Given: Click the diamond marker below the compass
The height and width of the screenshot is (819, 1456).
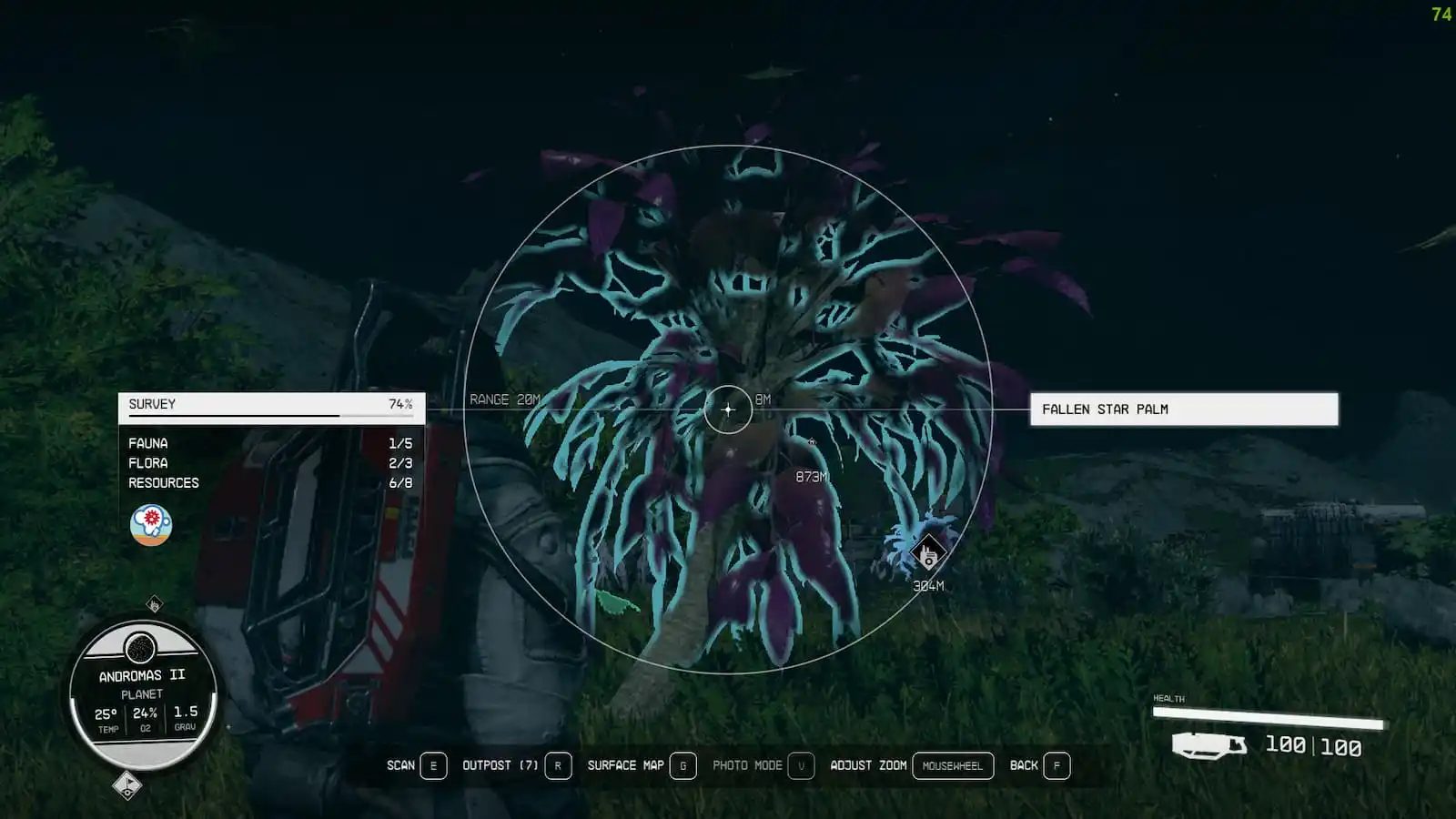Looking at the screenshot, I should pyautogui.click(x=127, y=784).
